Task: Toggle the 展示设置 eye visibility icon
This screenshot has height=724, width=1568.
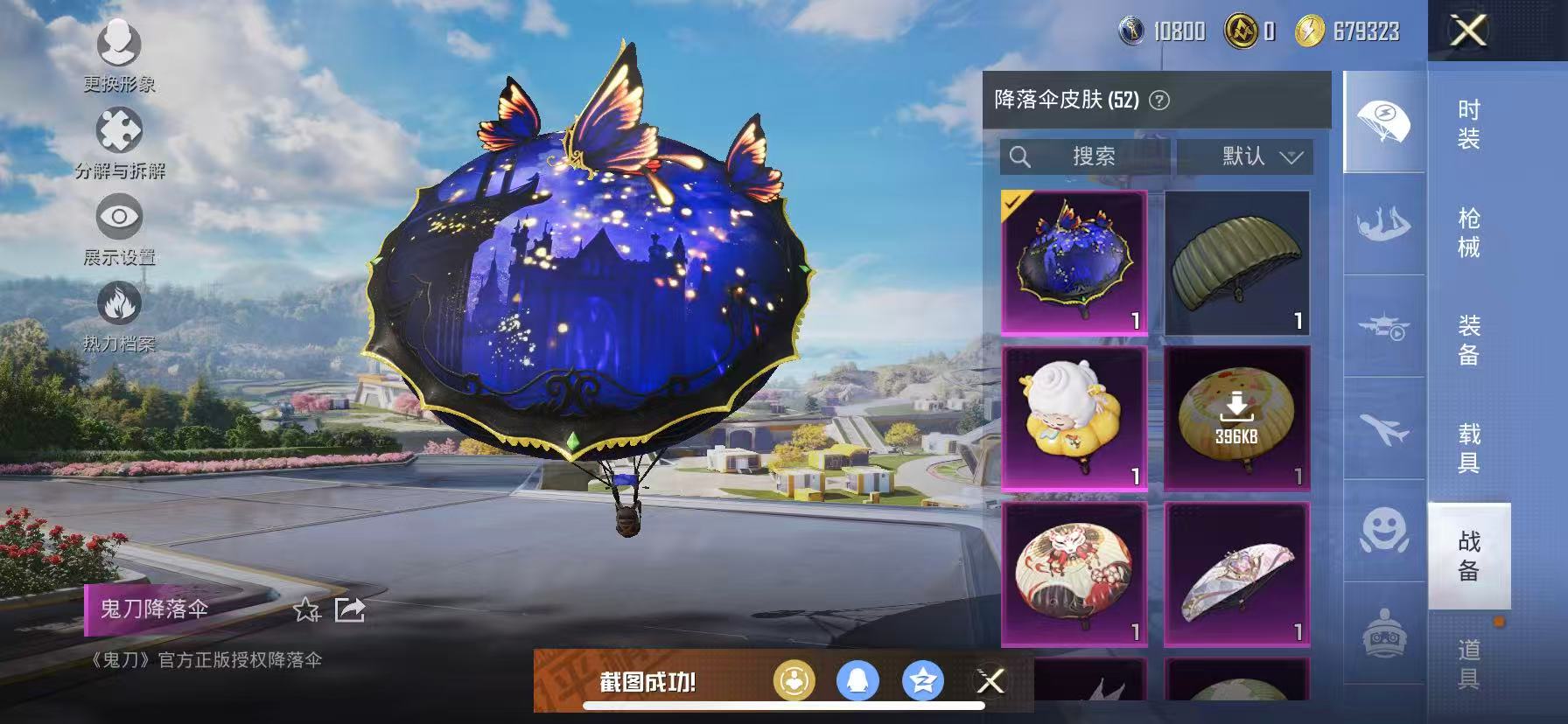Action: [120, 217]
